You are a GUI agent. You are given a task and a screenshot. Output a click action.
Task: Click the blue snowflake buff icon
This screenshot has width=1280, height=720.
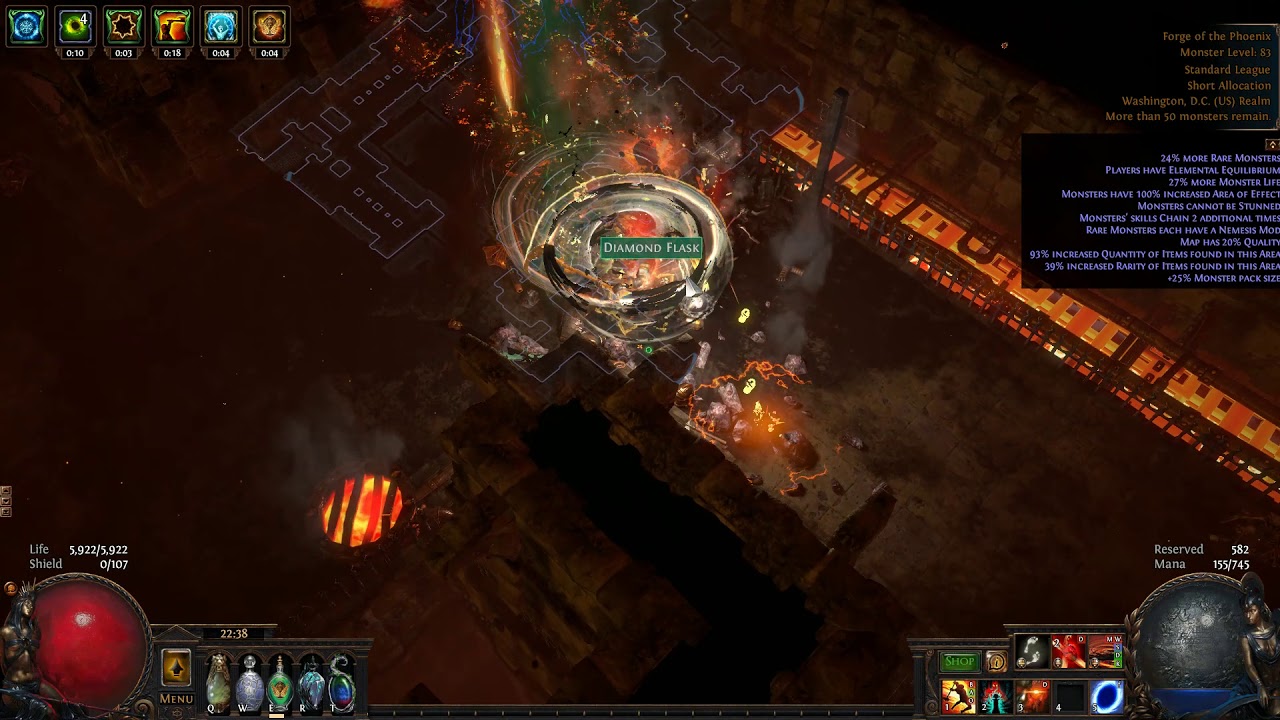tap(27, 27)
